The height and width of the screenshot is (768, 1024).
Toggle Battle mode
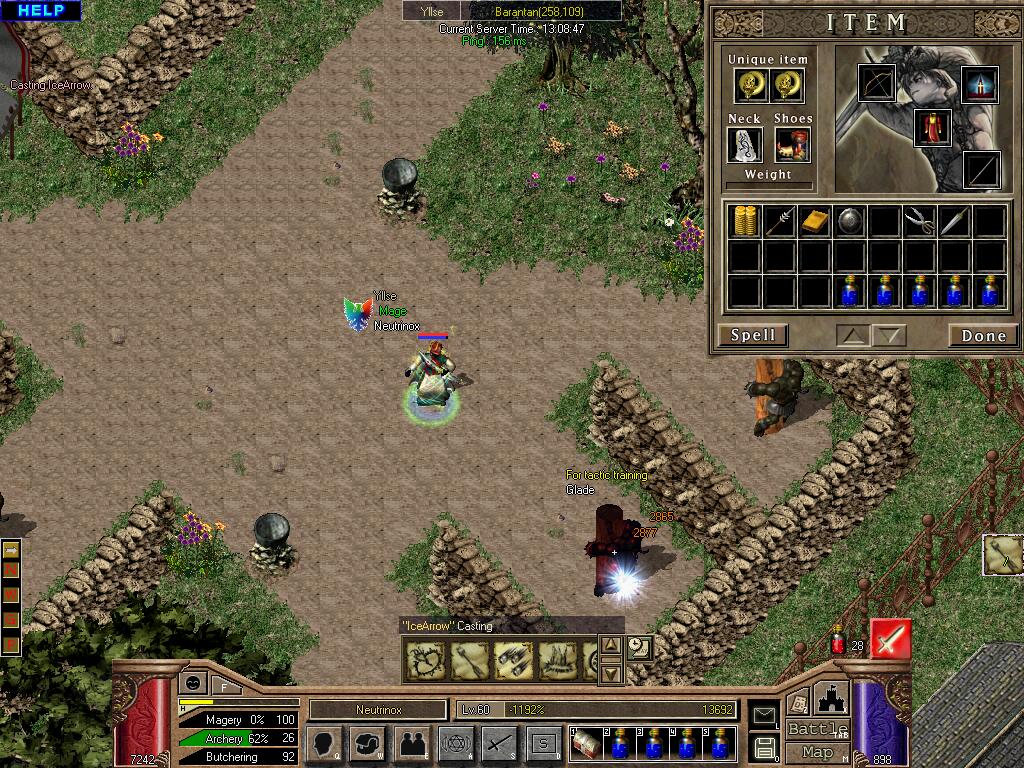[817, 729]
